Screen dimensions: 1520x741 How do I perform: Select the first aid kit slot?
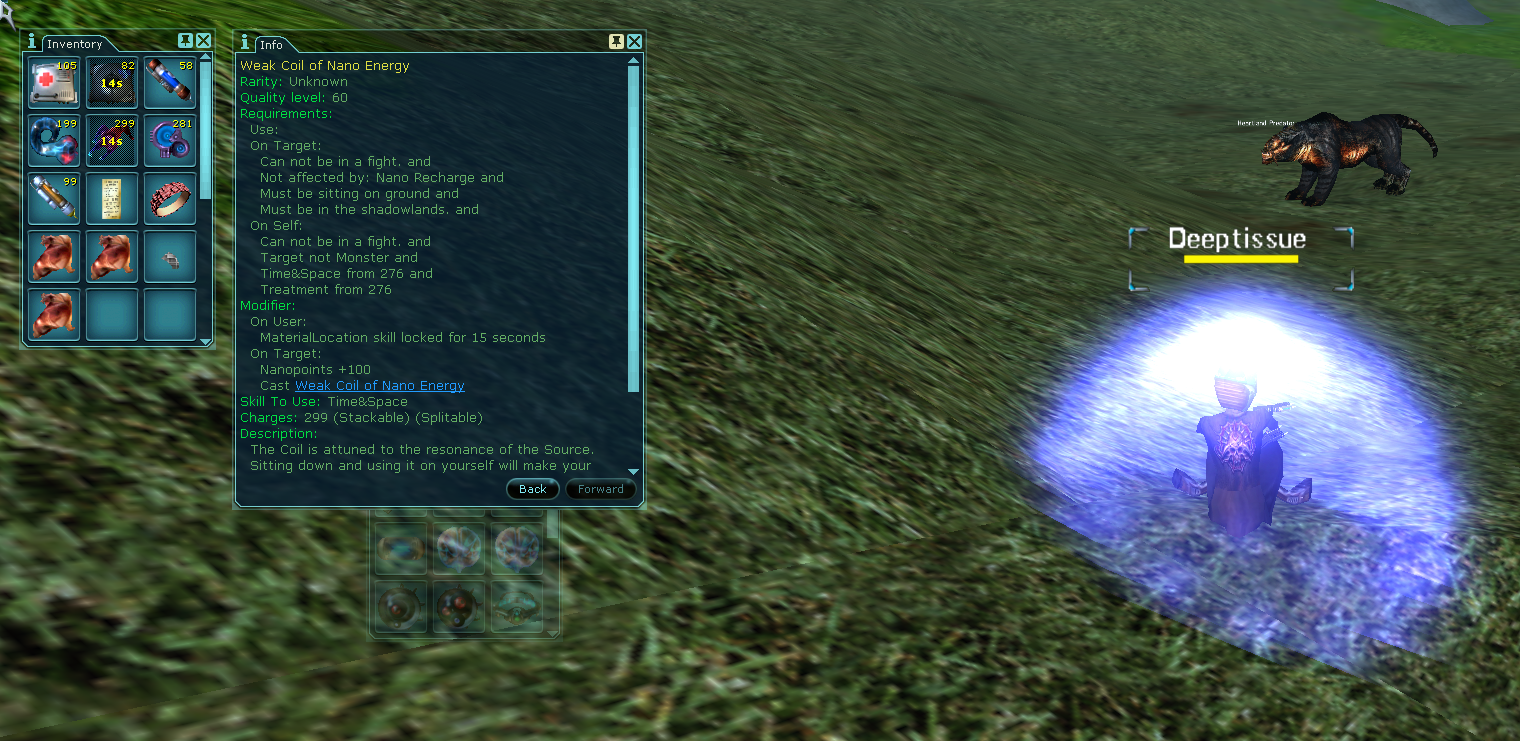tap(53, 82)
